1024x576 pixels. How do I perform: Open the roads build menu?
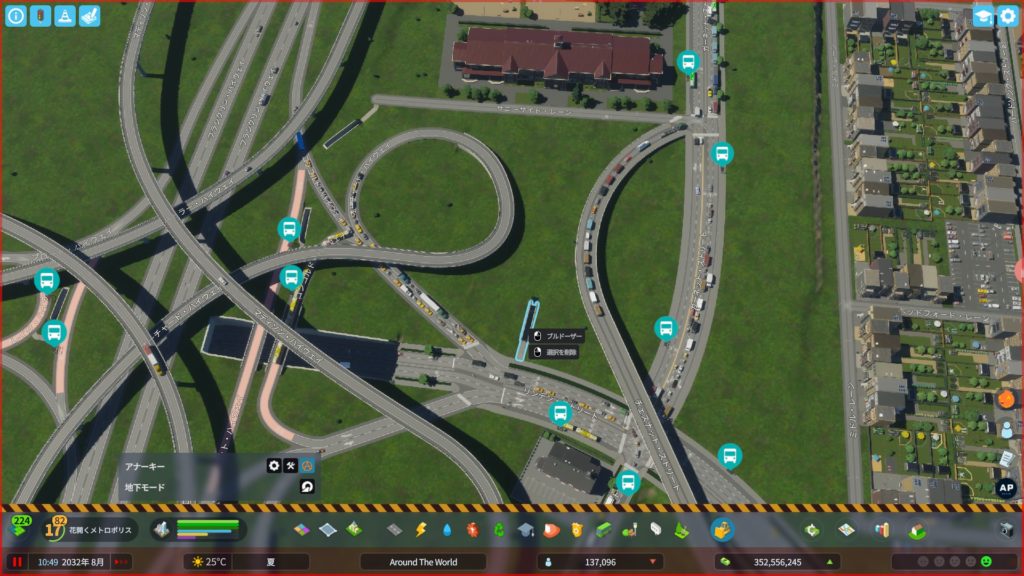pos(394,529)
